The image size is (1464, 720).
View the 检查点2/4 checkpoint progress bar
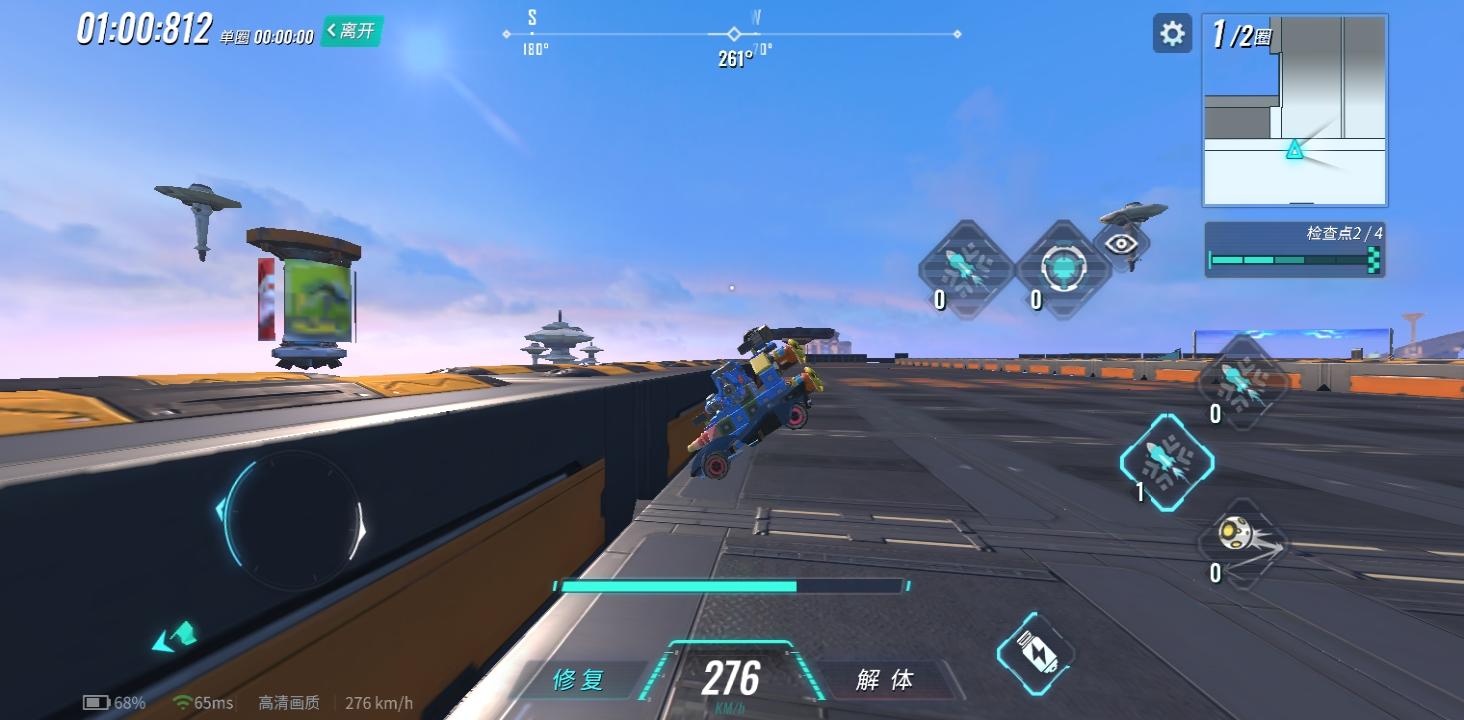click(x=1294, y=248)
